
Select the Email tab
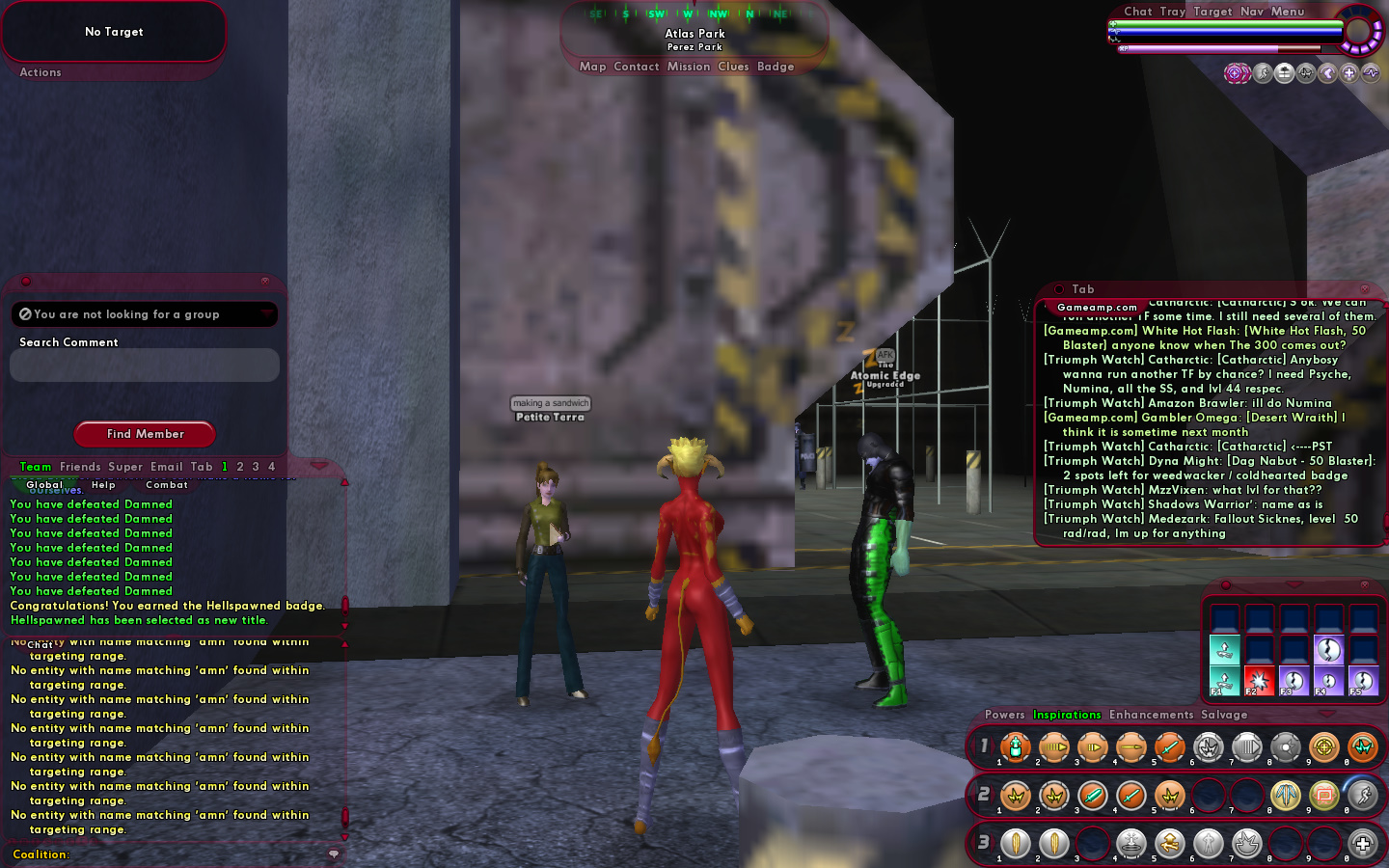(x=166, y=467)
